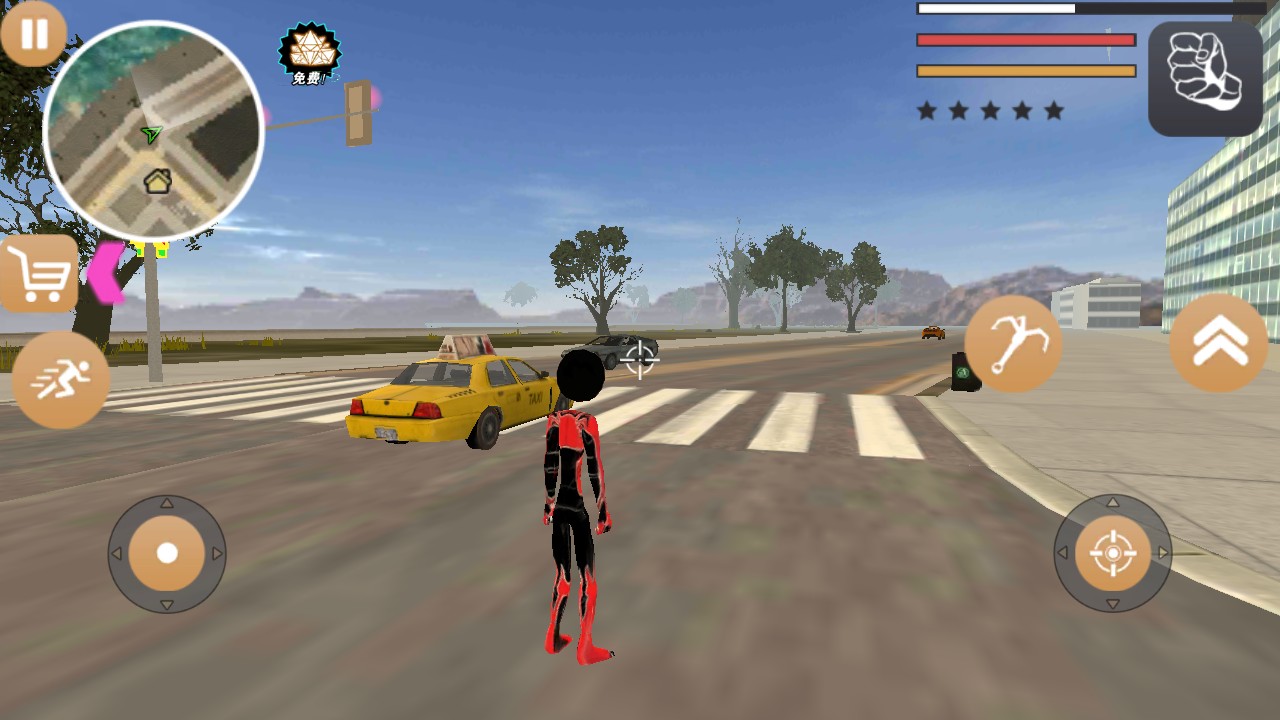Expand the pink arrow side panel
The height and width of the screenshot is (720, 1280).
point(107,272)
